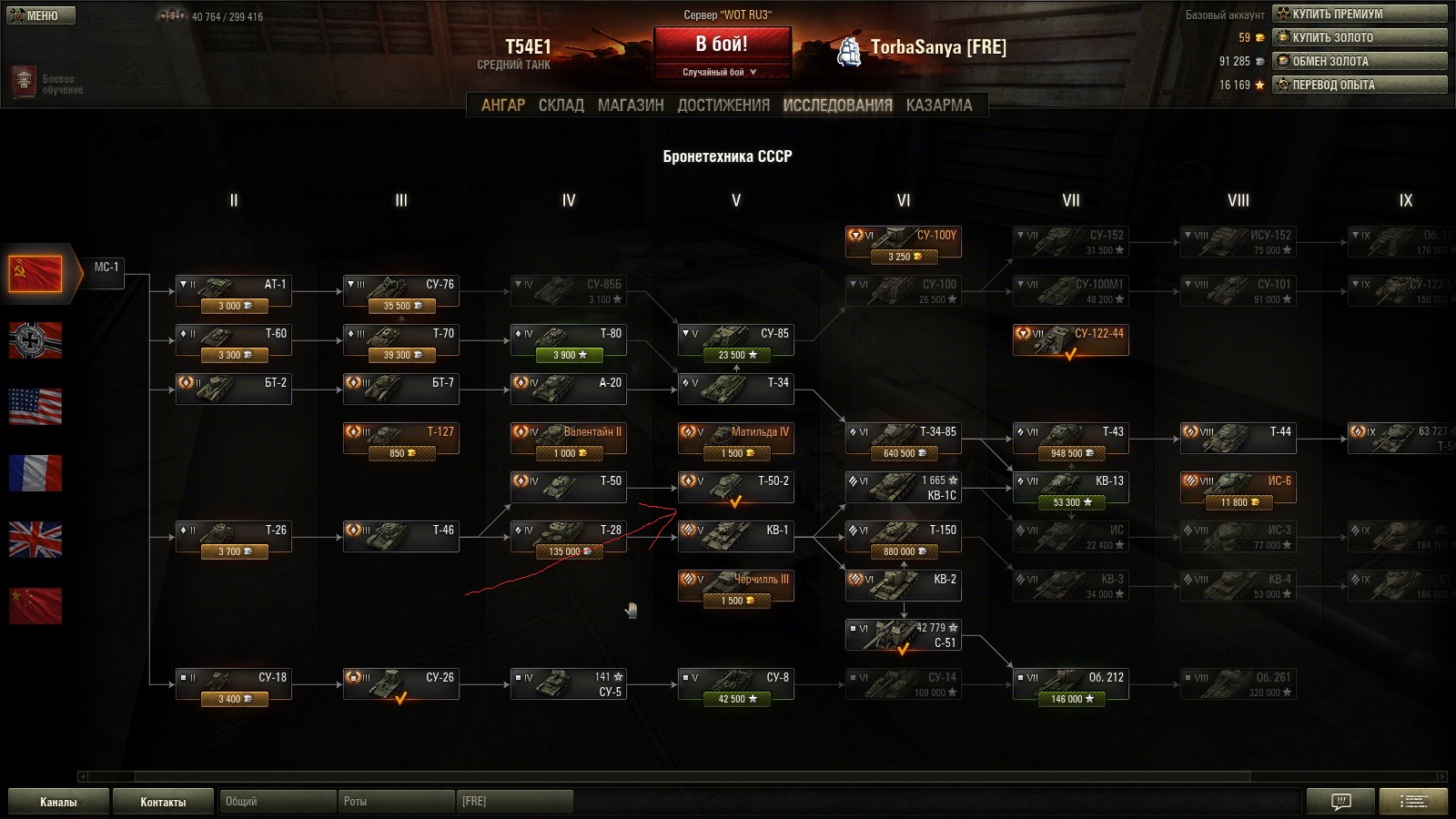Viewport: 1456px width, 819px height.
Task: Go to the МАГАЗИН store tab
Action: [631, 106]
